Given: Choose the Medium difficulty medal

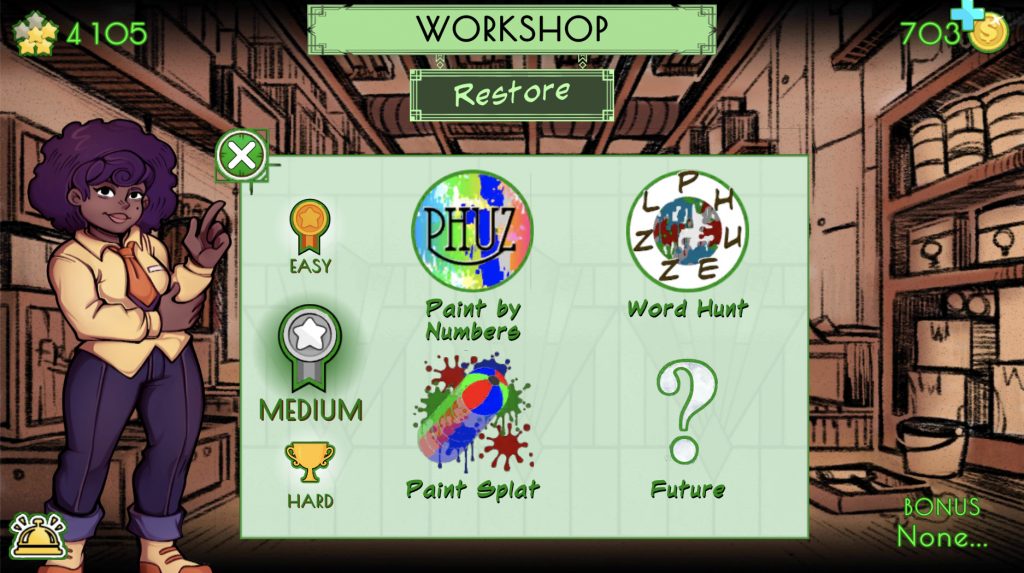Looking at the screenshot, I should 310,350.
